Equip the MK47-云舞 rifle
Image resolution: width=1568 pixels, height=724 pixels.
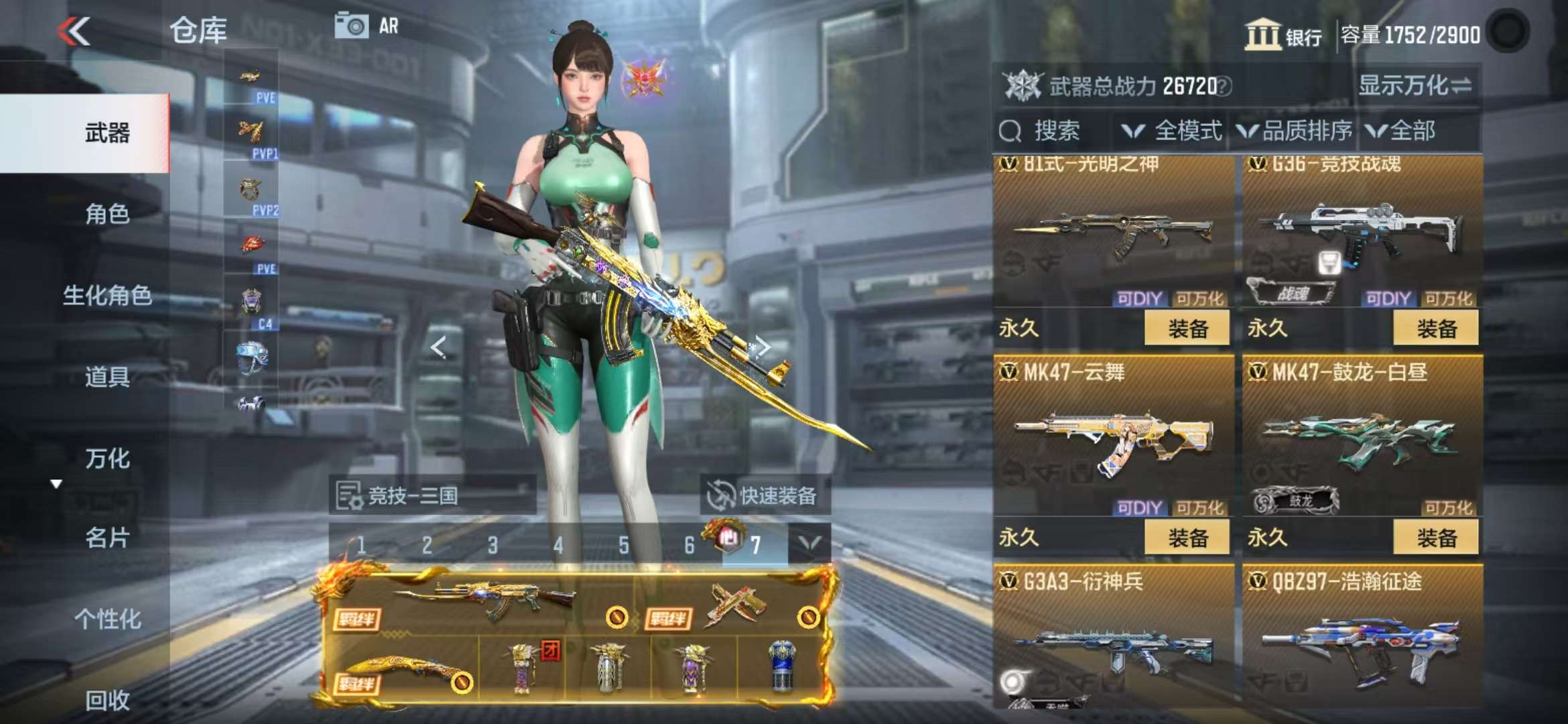1187,538
